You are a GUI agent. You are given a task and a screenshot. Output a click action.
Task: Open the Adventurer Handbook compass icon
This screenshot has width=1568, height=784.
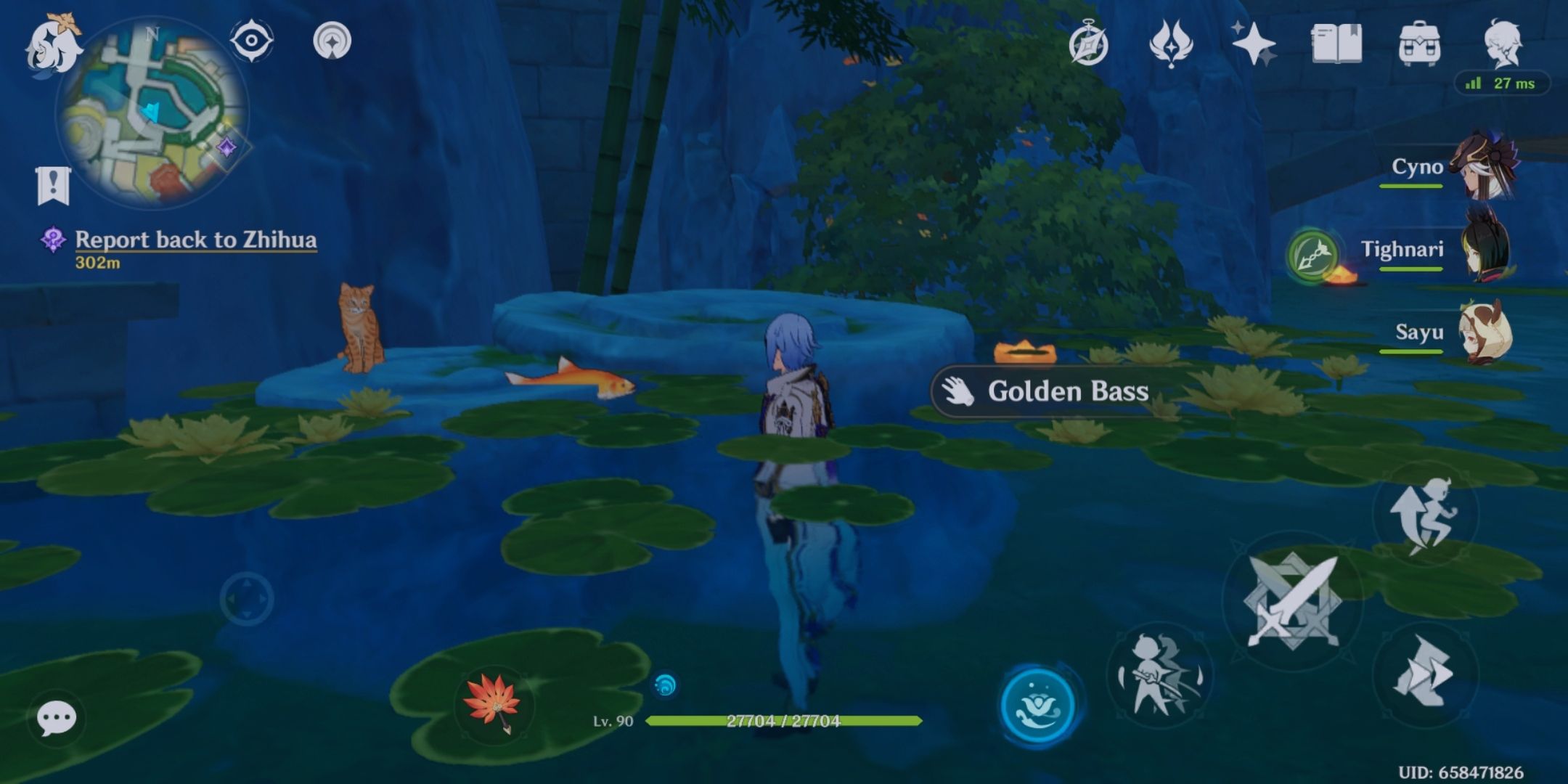[1088, 42]
